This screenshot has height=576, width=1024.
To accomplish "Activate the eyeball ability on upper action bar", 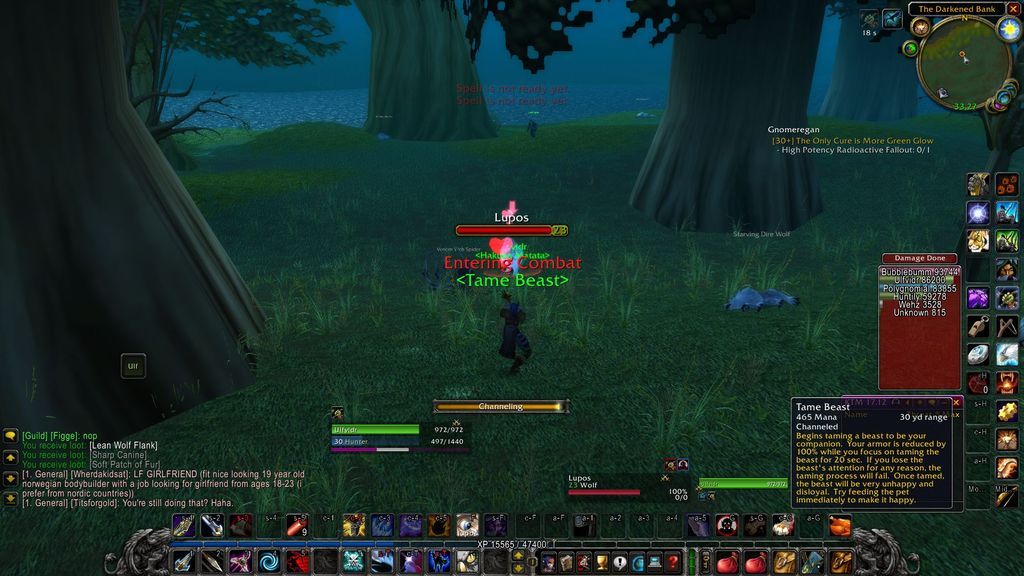I will [x=467, y=525].
